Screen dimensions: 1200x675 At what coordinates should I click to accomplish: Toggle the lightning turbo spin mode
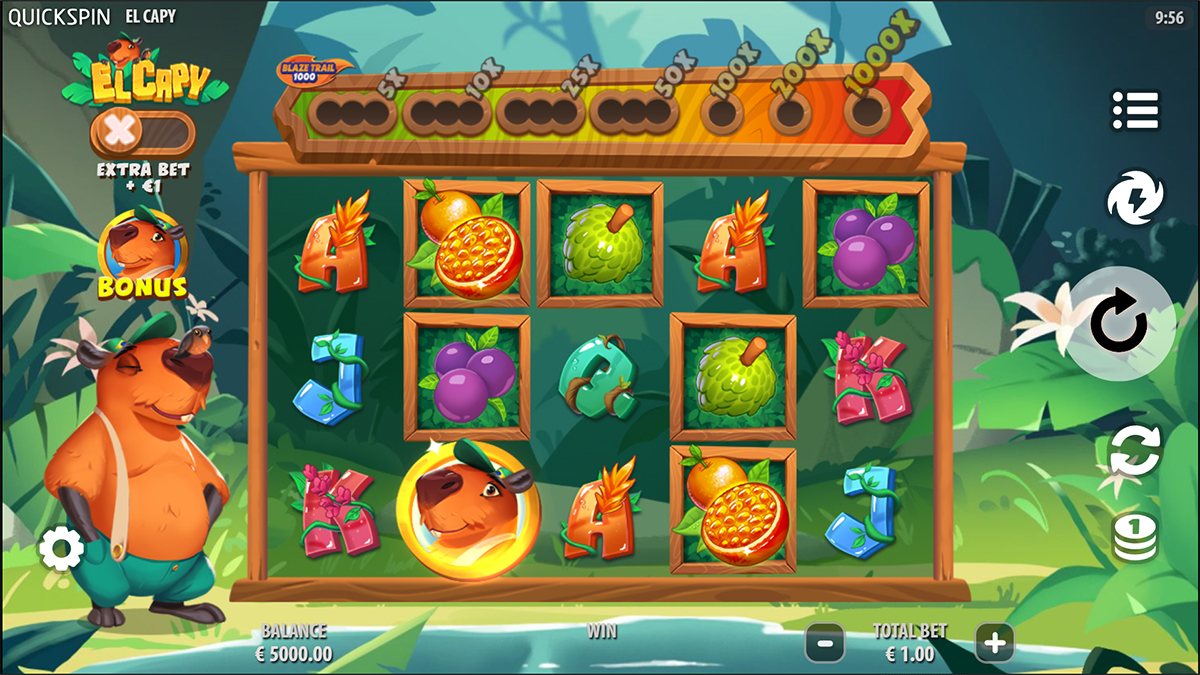pyautogui.click(x=1135, y=200)
